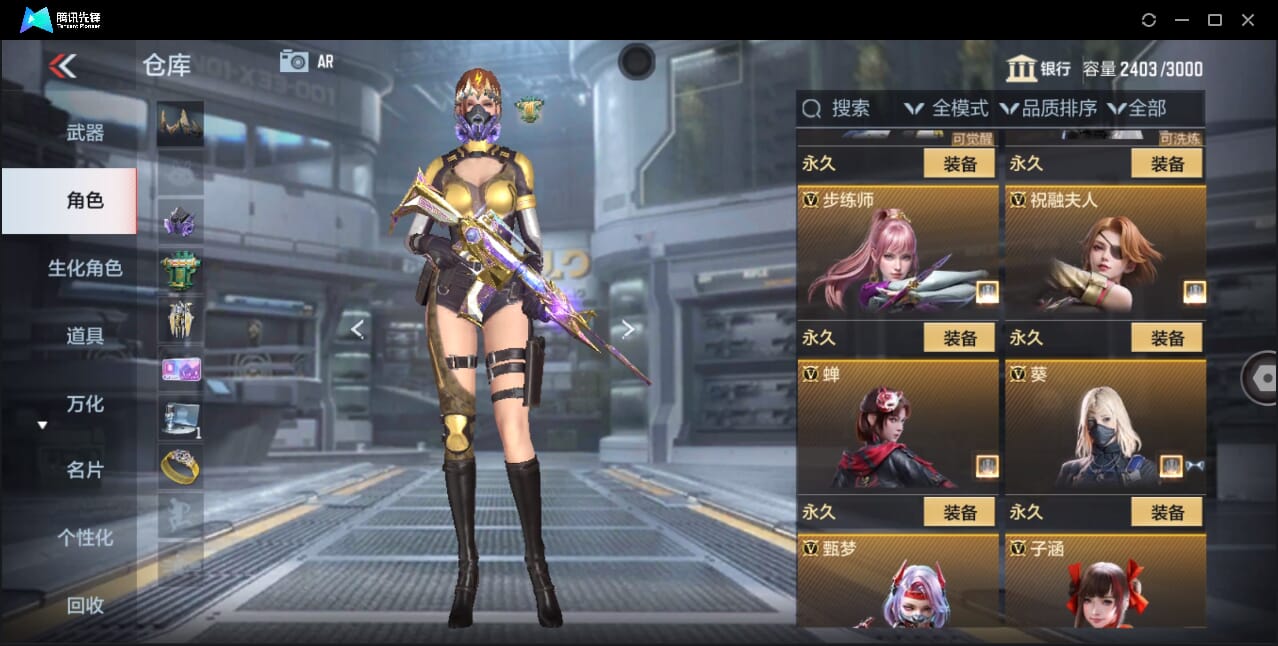Open the 生化角色 category
The image size is (1278, 646).
(x=85, y=268)
